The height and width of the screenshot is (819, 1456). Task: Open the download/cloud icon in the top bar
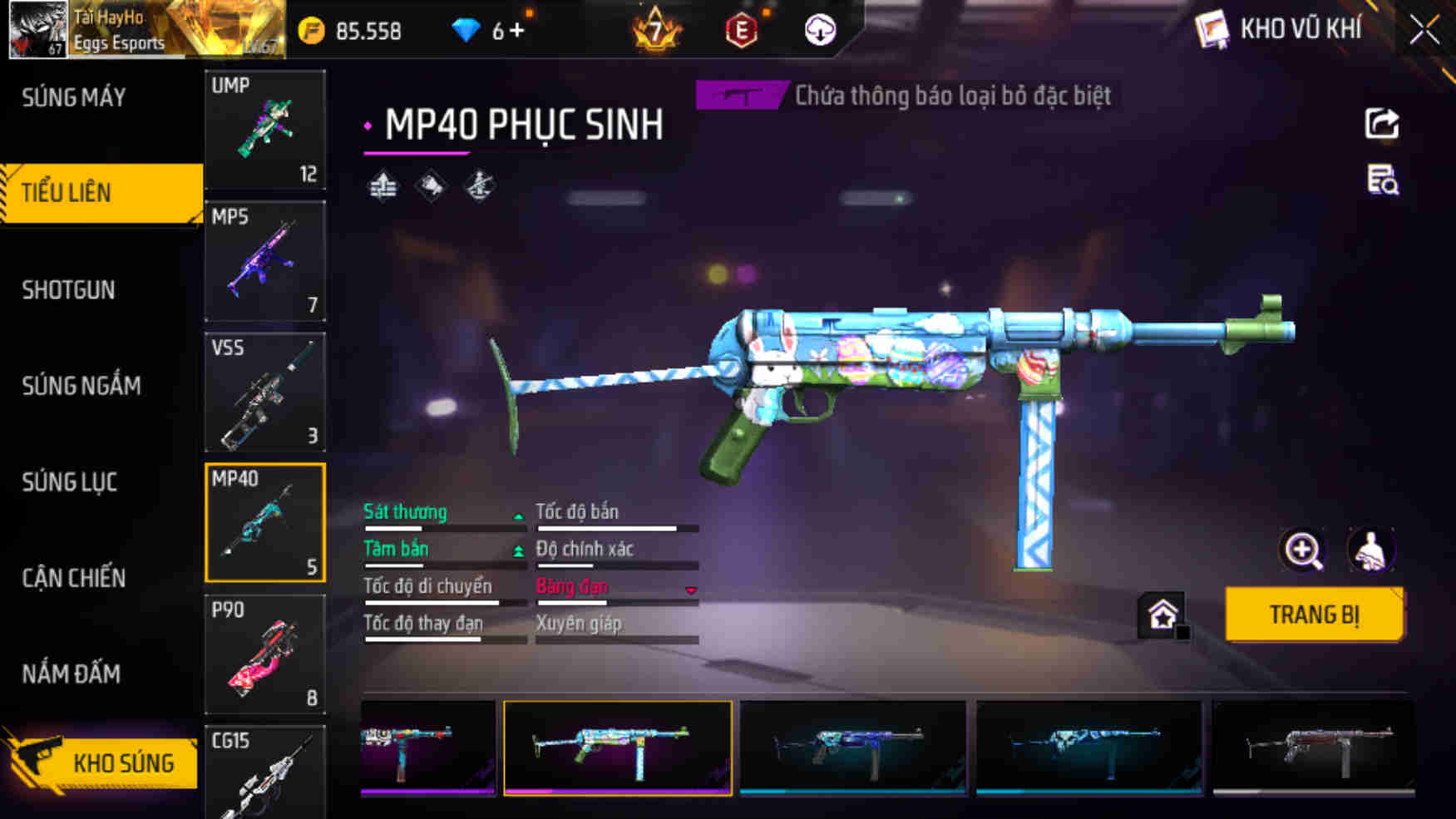tap(820, 32)
